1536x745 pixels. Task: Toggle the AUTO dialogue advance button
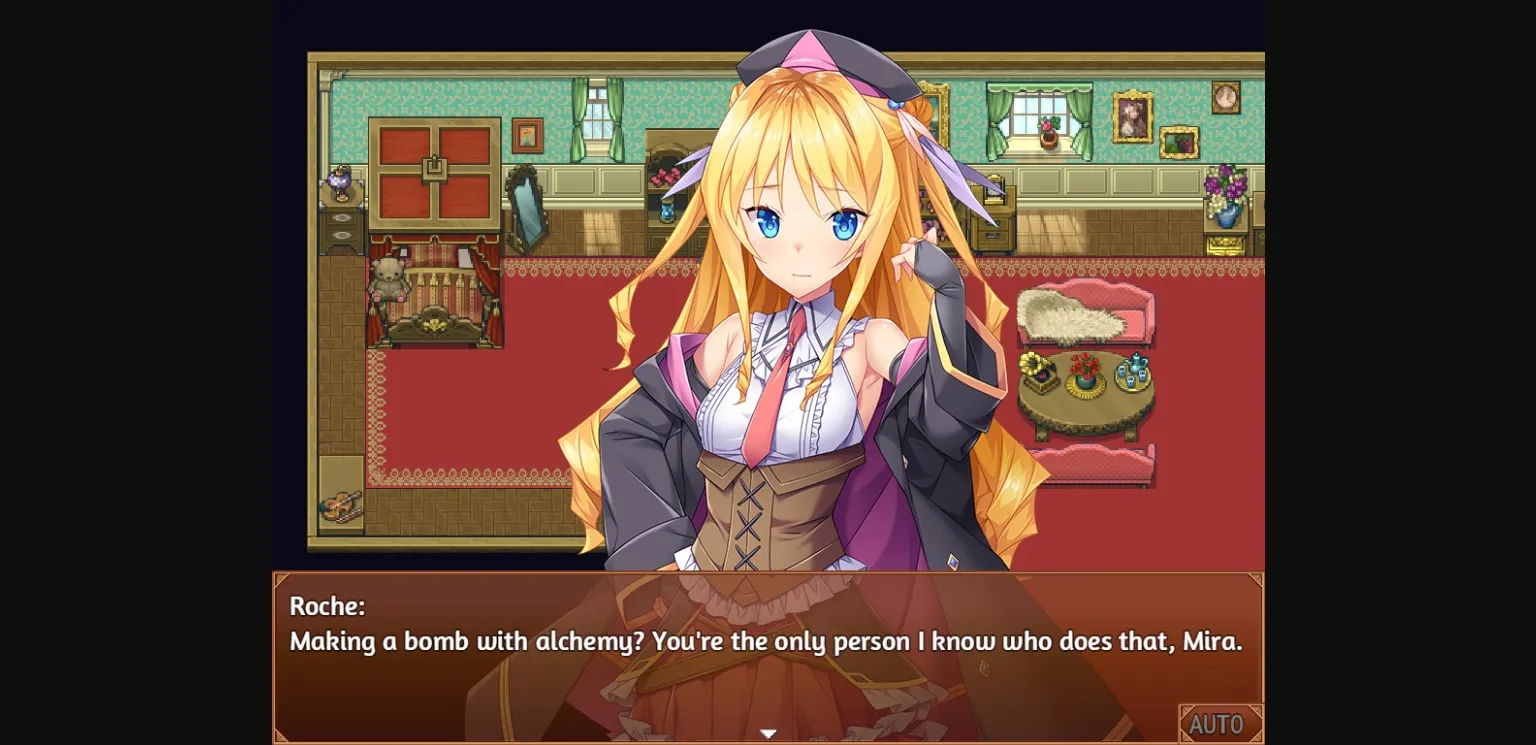point(1219,723)
